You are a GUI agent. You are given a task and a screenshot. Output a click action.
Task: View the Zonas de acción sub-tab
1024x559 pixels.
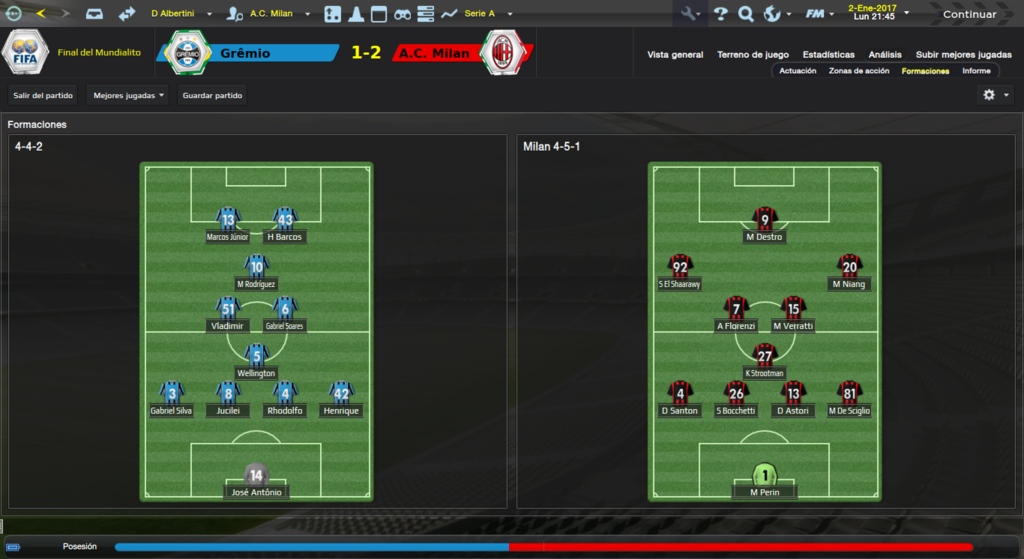click(x=859, y=71)
